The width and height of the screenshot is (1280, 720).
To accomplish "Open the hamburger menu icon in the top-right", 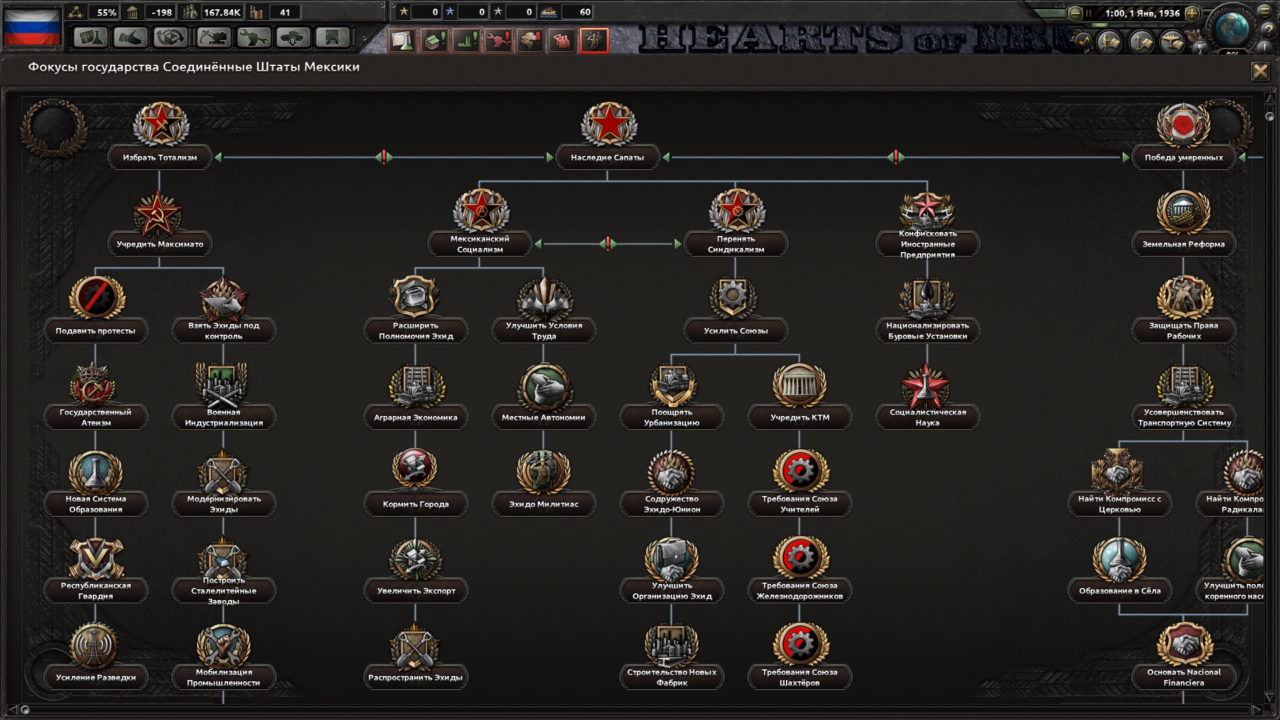I will 1263,13.
